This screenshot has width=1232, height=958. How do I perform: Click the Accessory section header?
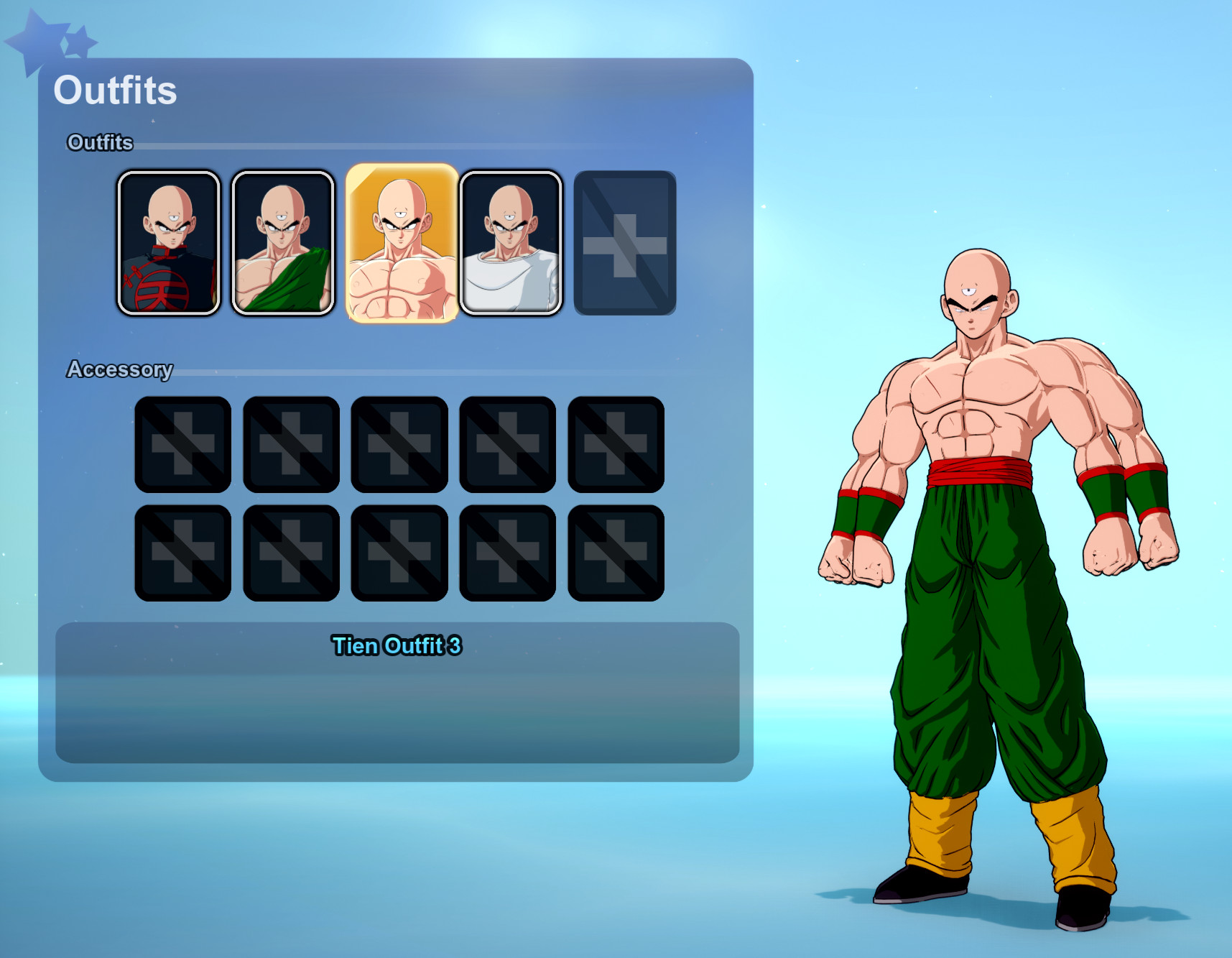tap(120, 369)
